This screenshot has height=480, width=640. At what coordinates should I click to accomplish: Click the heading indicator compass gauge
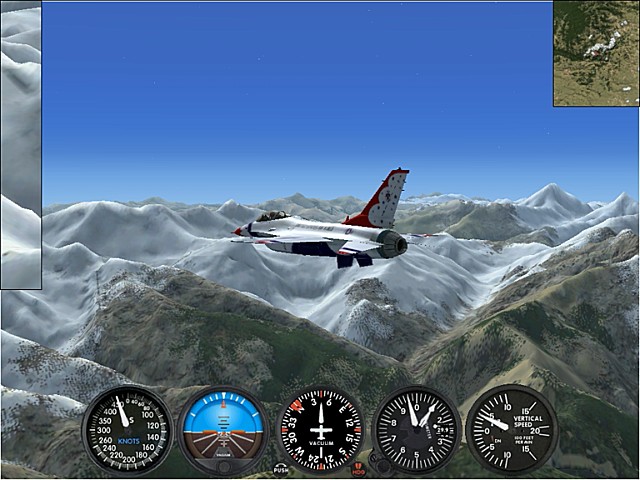click(319, 430)
